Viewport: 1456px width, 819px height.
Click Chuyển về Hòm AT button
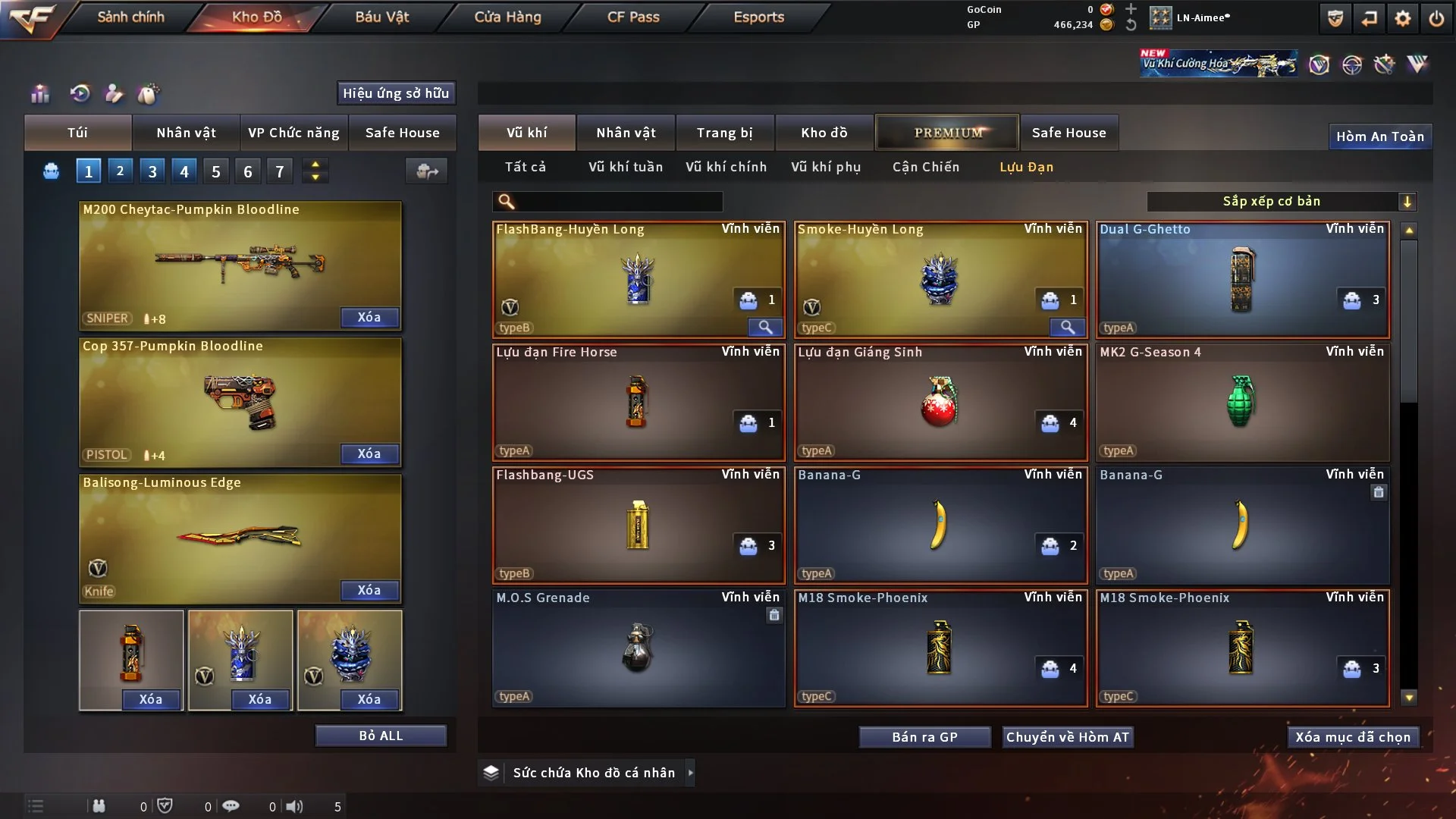(x=1067, y=737)
